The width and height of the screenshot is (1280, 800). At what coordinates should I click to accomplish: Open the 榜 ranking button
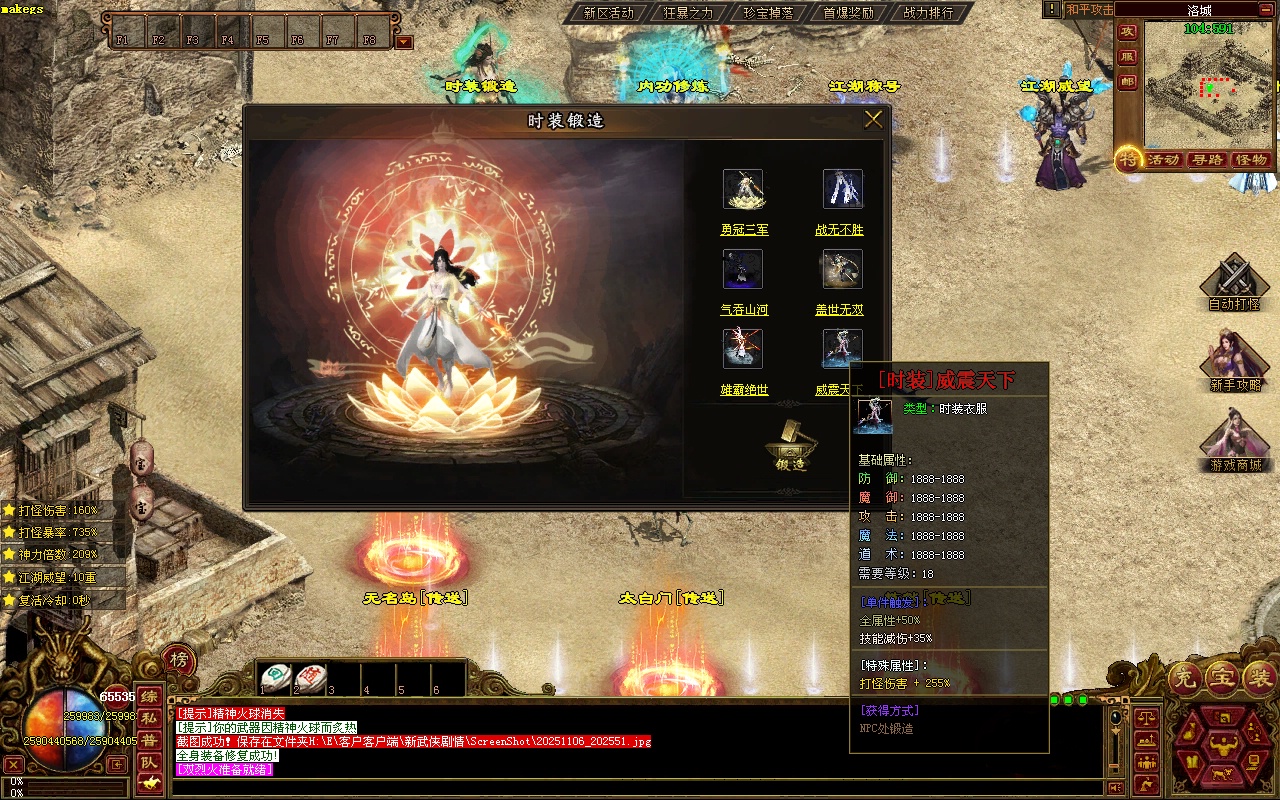click(179, 660)
